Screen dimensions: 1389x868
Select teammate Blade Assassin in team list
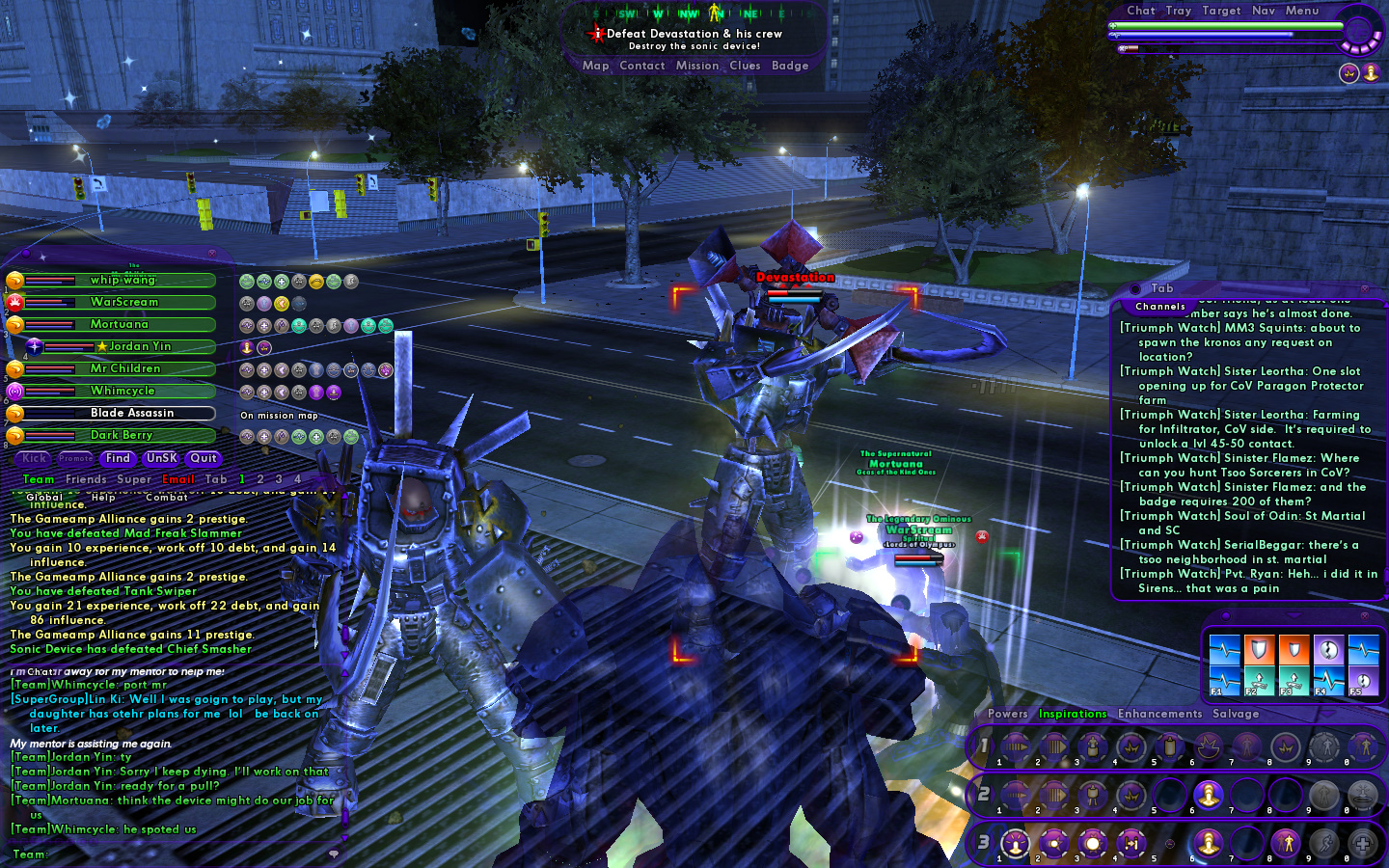coord(131,413)
